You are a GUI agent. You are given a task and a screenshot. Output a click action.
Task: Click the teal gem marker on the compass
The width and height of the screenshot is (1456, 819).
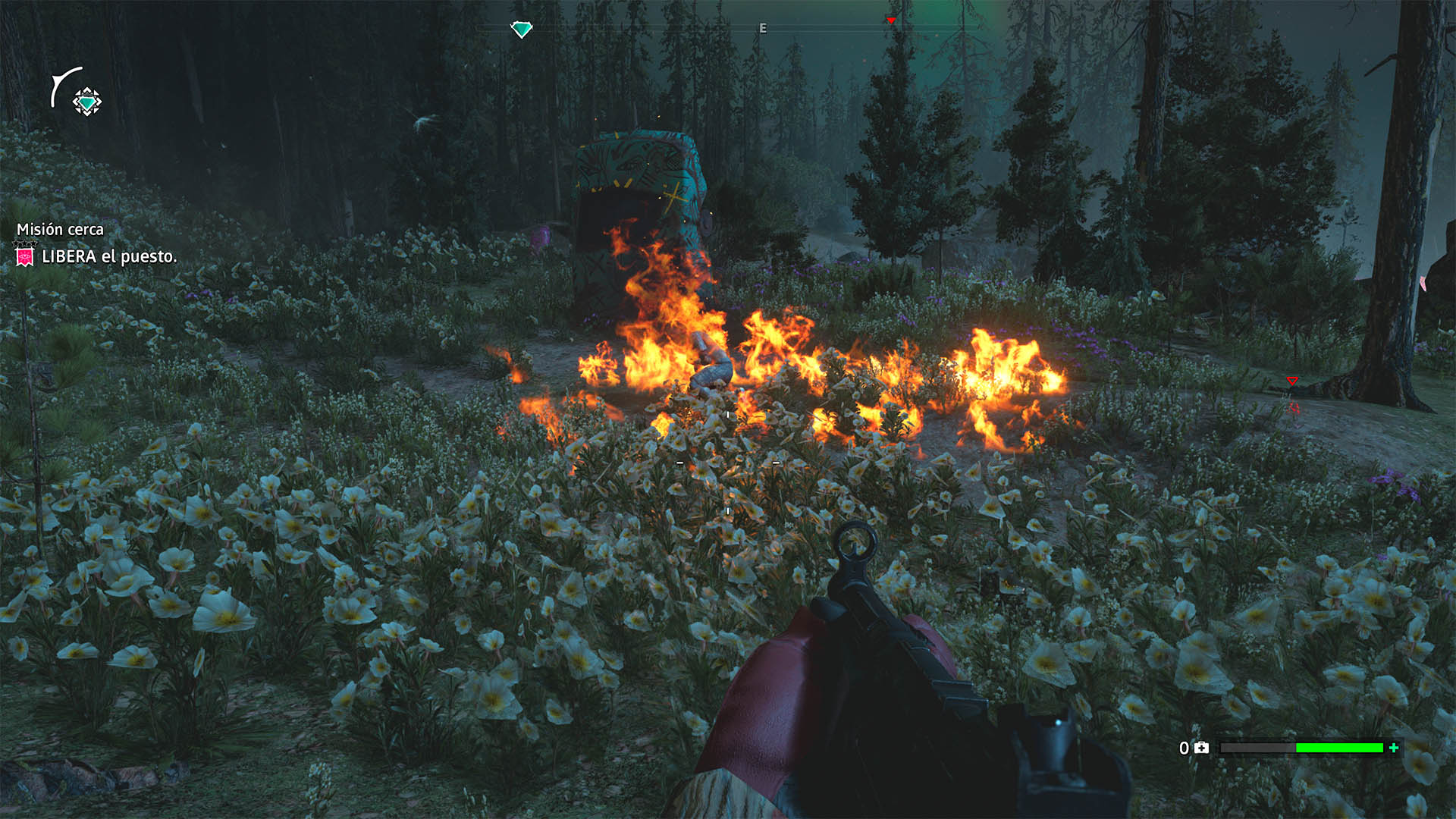522,30
